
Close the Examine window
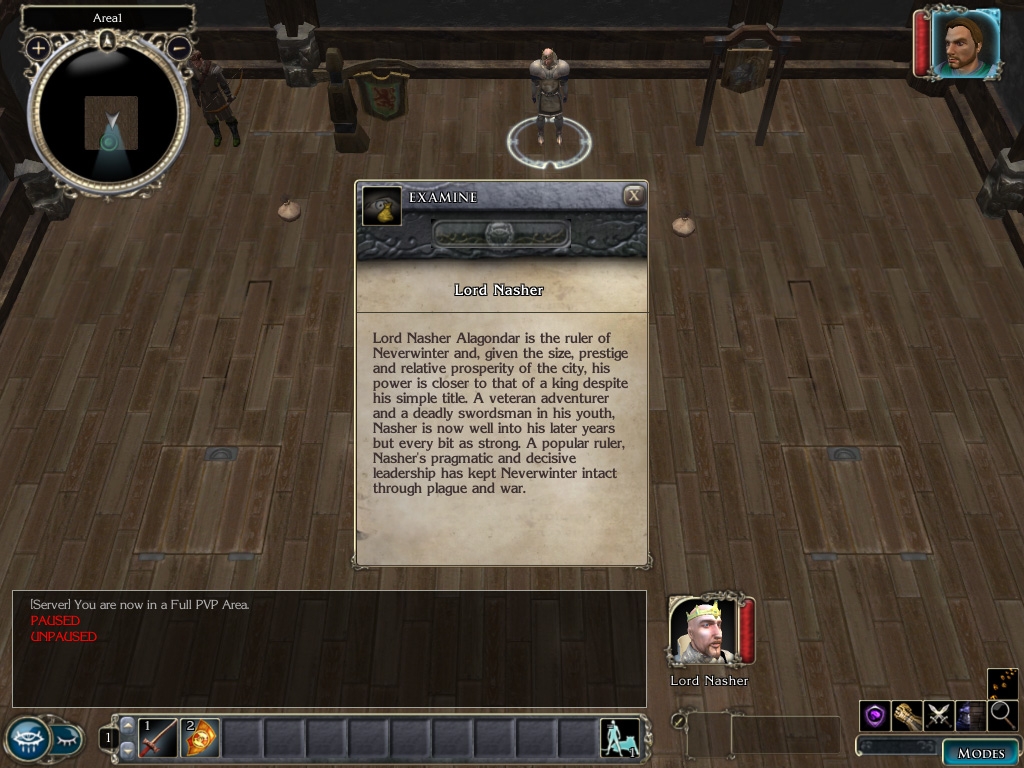633,196
